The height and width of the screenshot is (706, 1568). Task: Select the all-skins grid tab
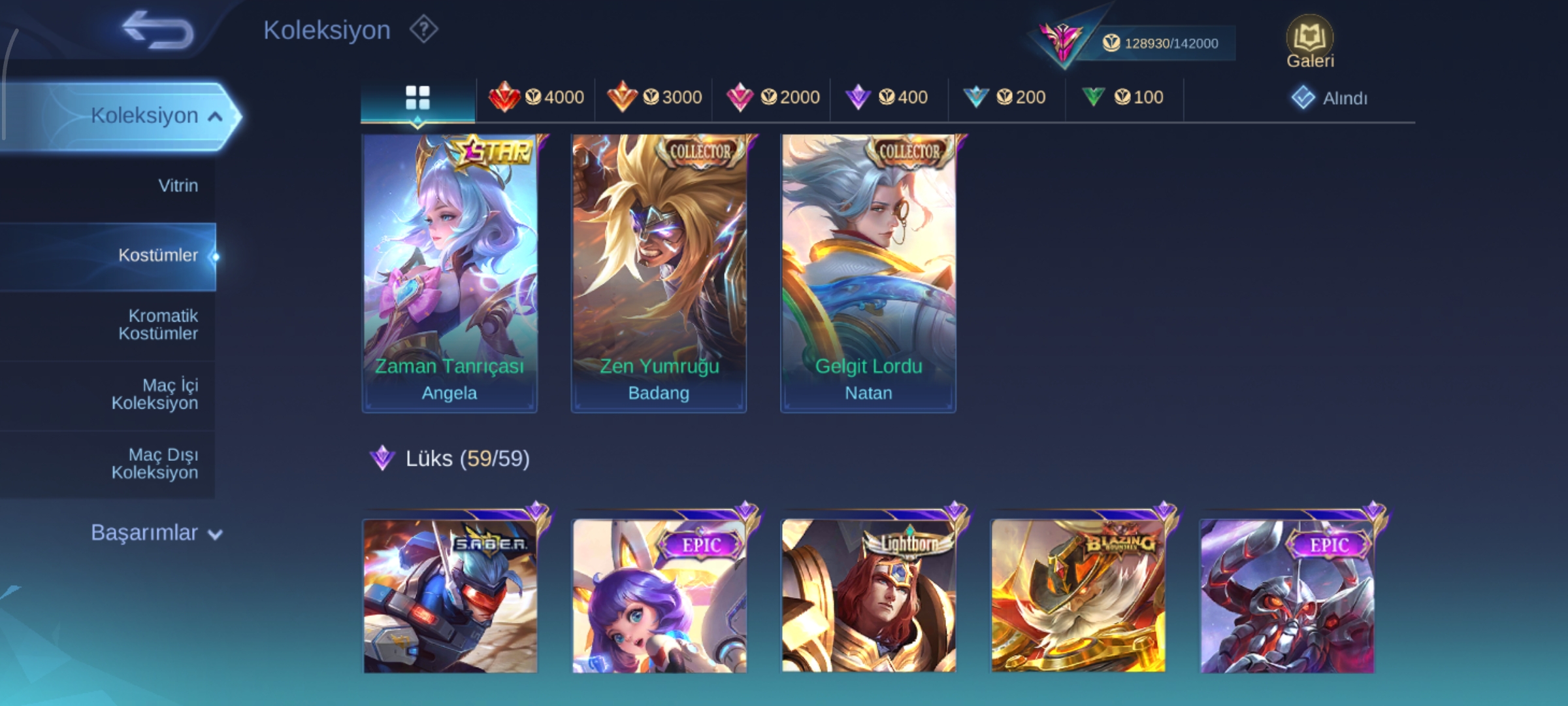tap(417, 98)
